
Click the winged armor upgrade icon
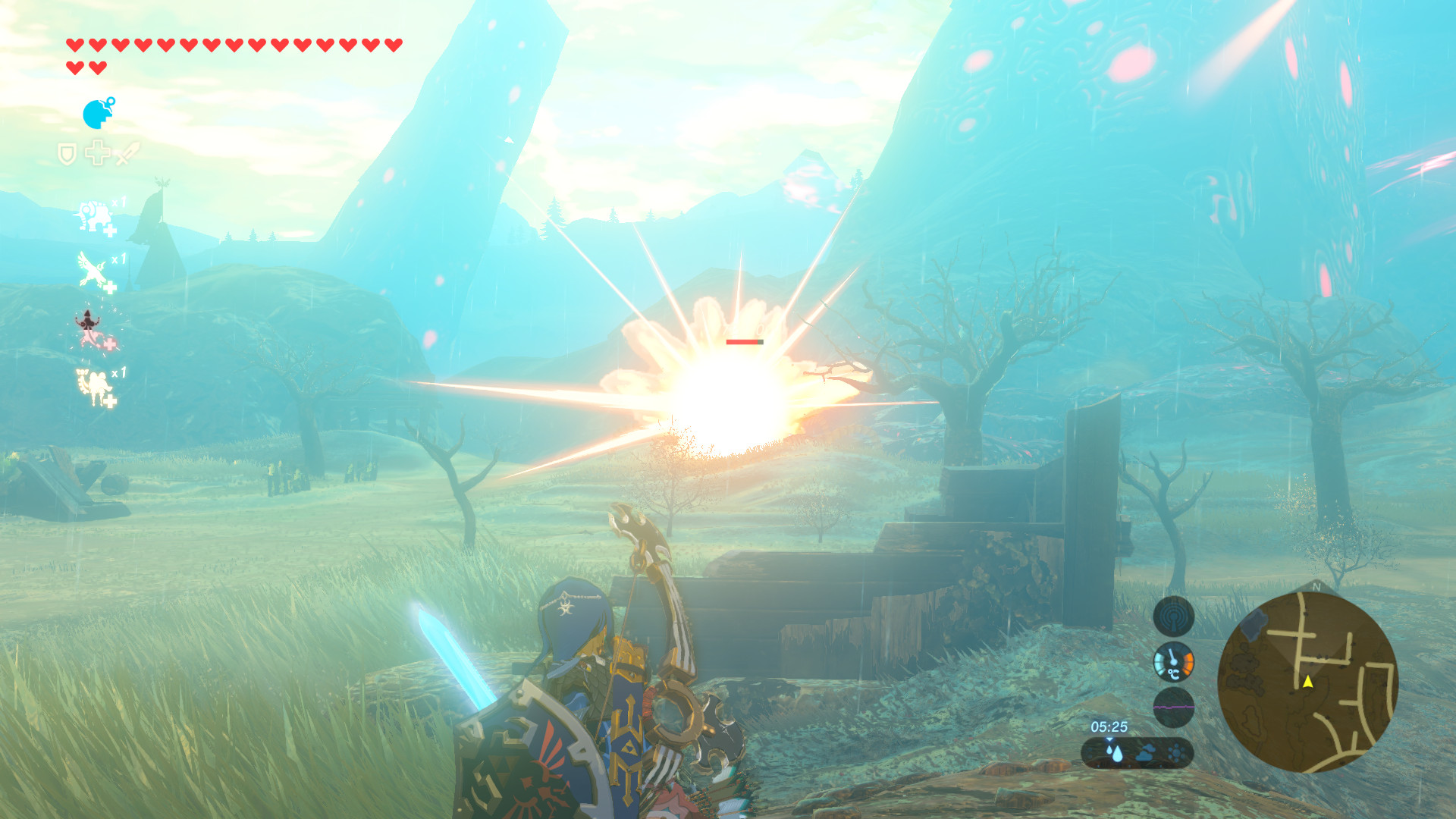point(90,268)
